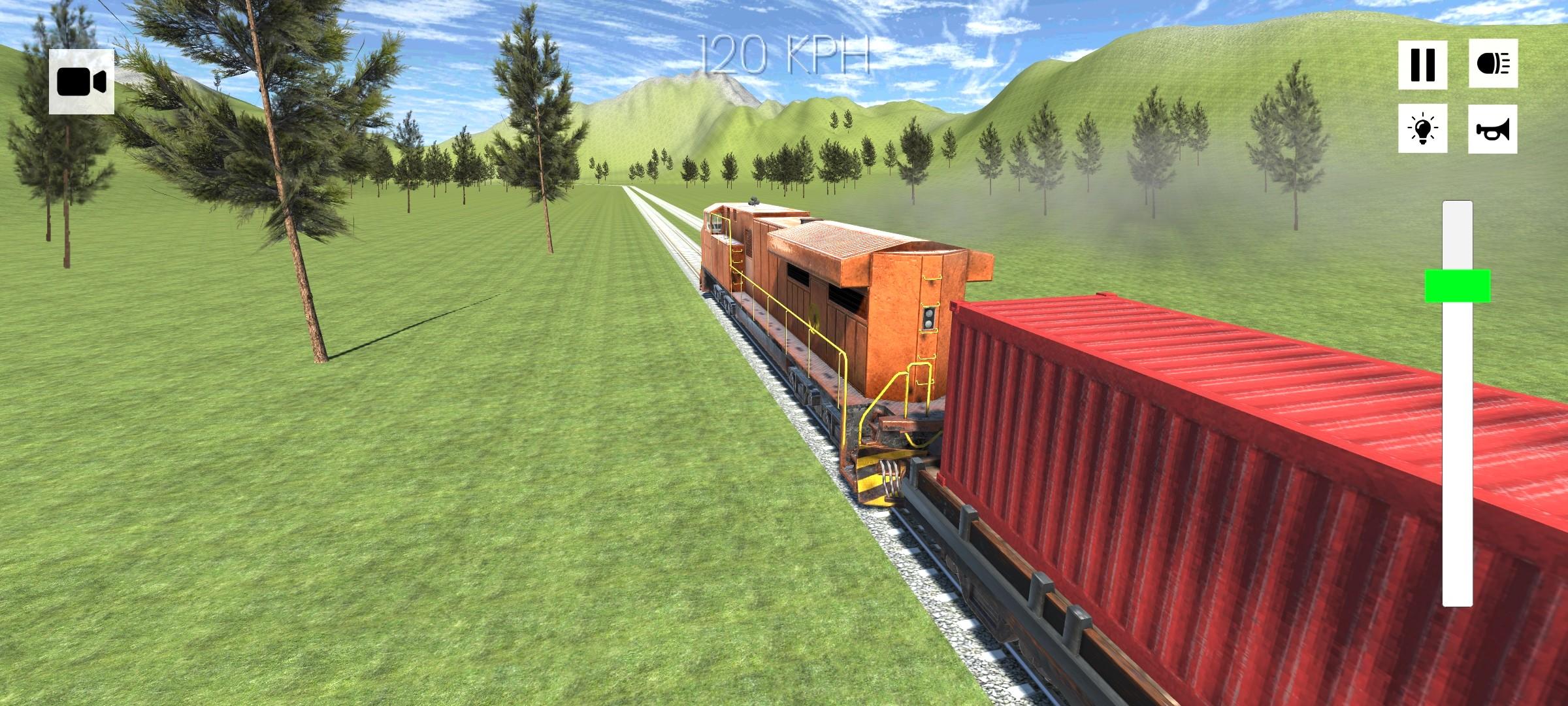
Task: Select the video camera icon top-left
Action: point(82,82)
